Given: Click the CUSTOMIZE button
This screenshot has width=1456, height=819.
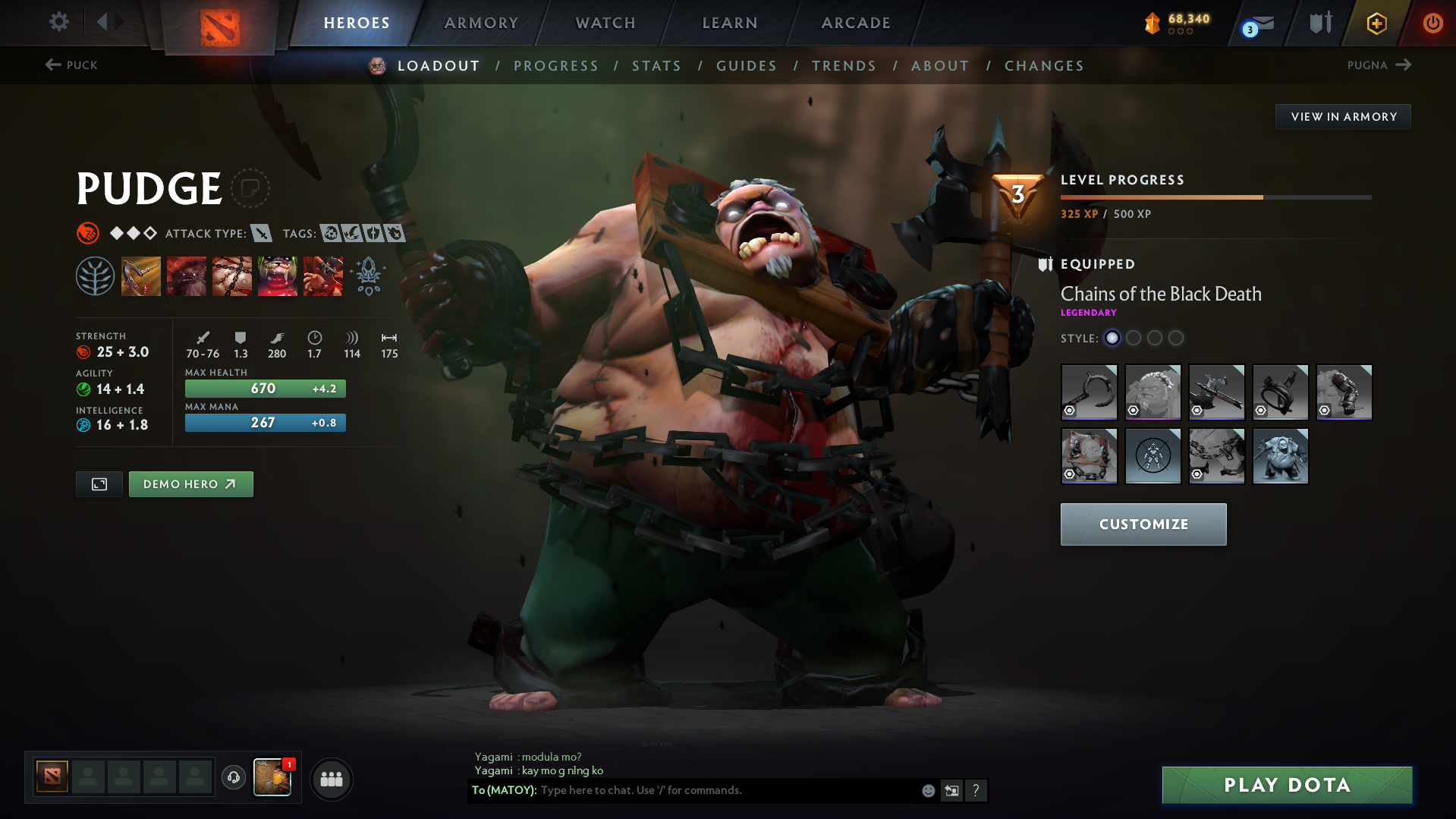Looking at the screenshot, I should 1143,524.
